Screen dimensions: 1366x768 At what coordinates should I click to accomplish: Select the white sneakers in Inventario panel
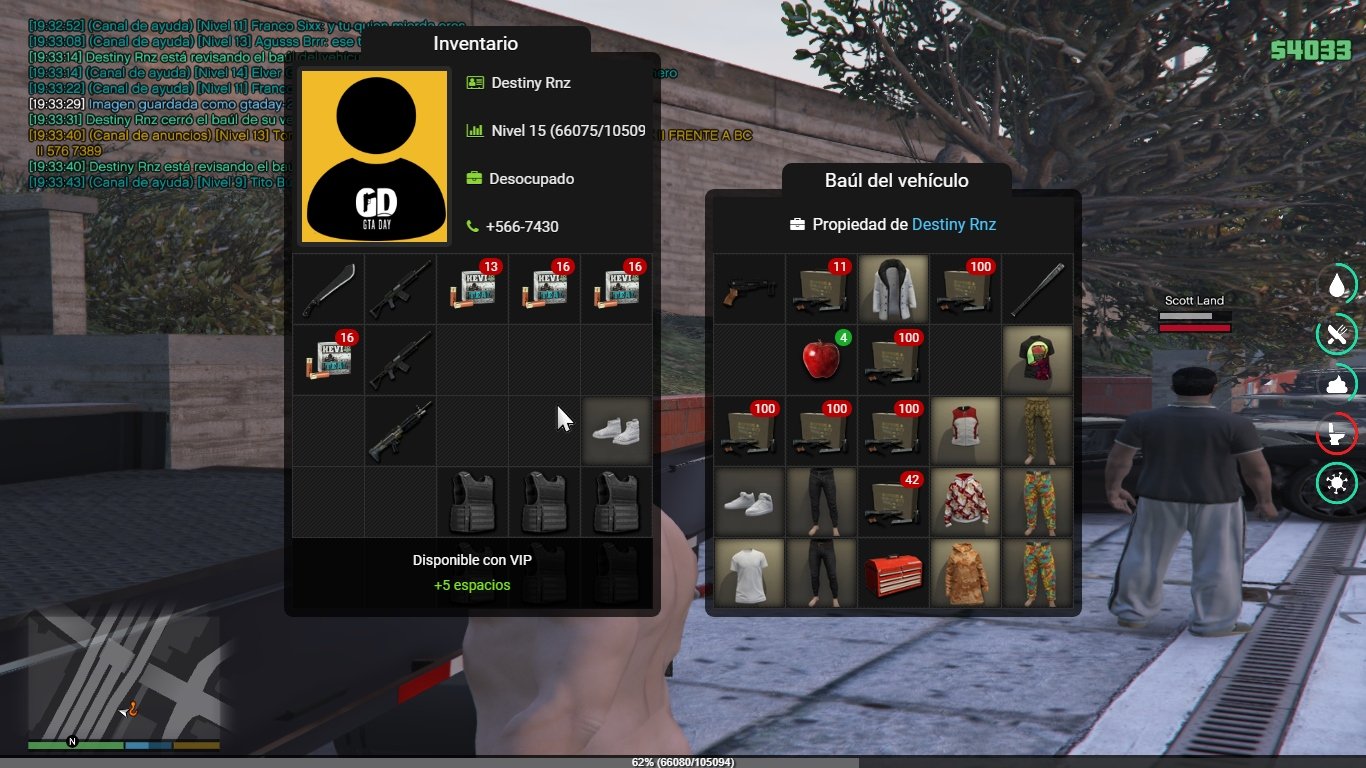[616, 431]
